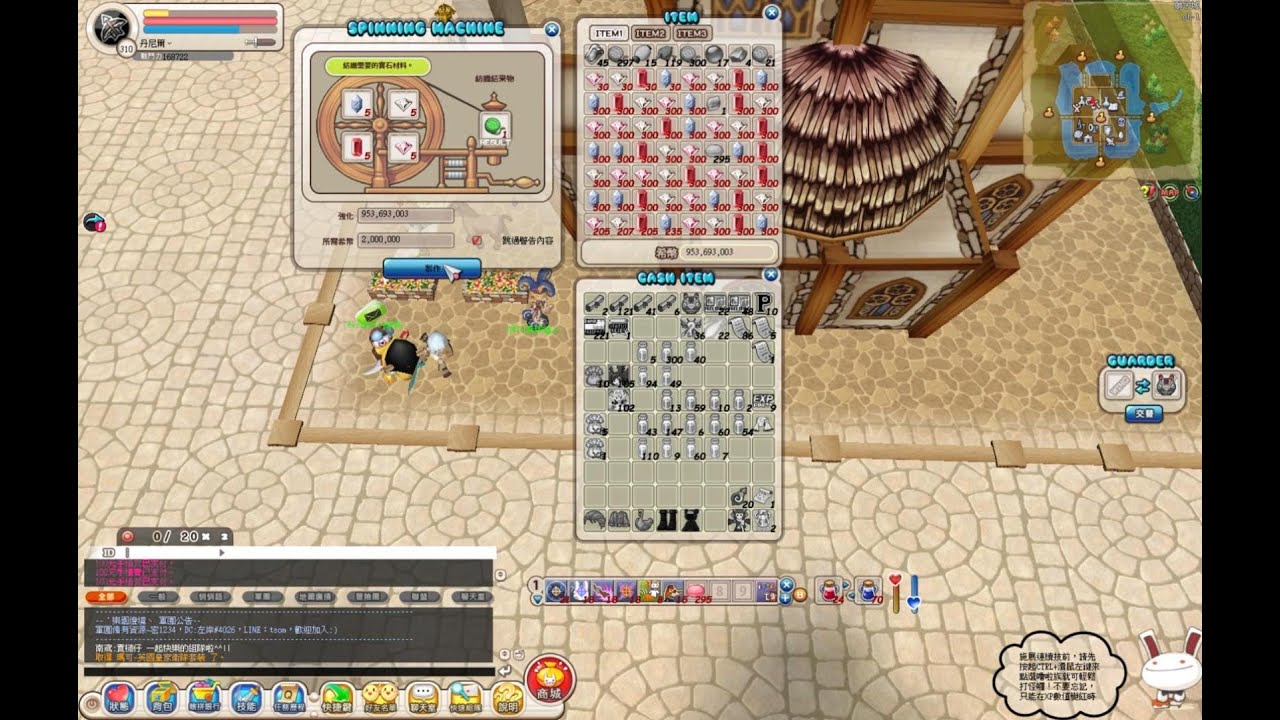The image size is (1280, 720).
Task: Open the 狀態 status menu
Action: coord(119,696)
